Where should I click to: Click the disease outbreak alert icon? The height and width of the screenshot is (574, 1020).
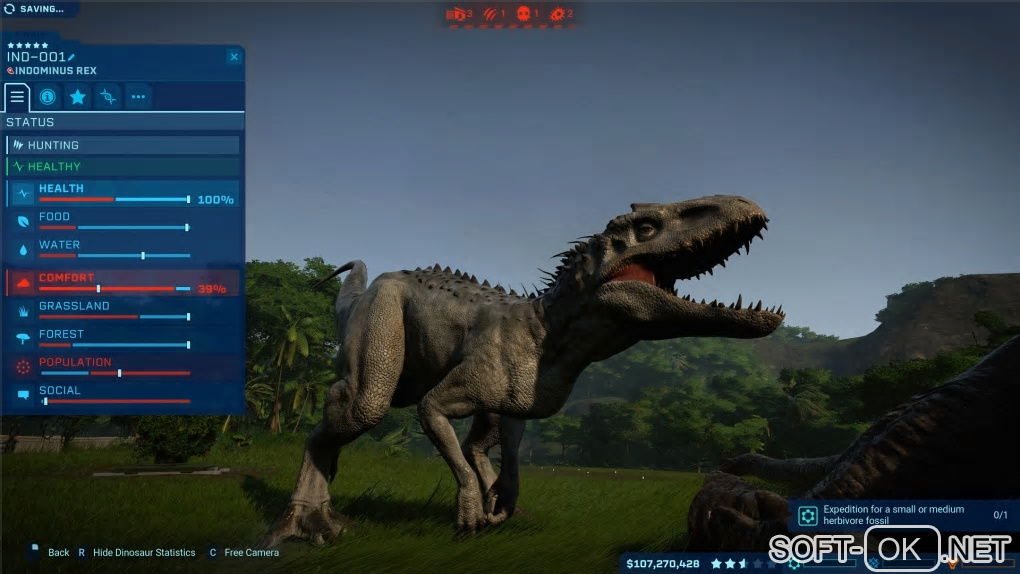pos(558,14)
